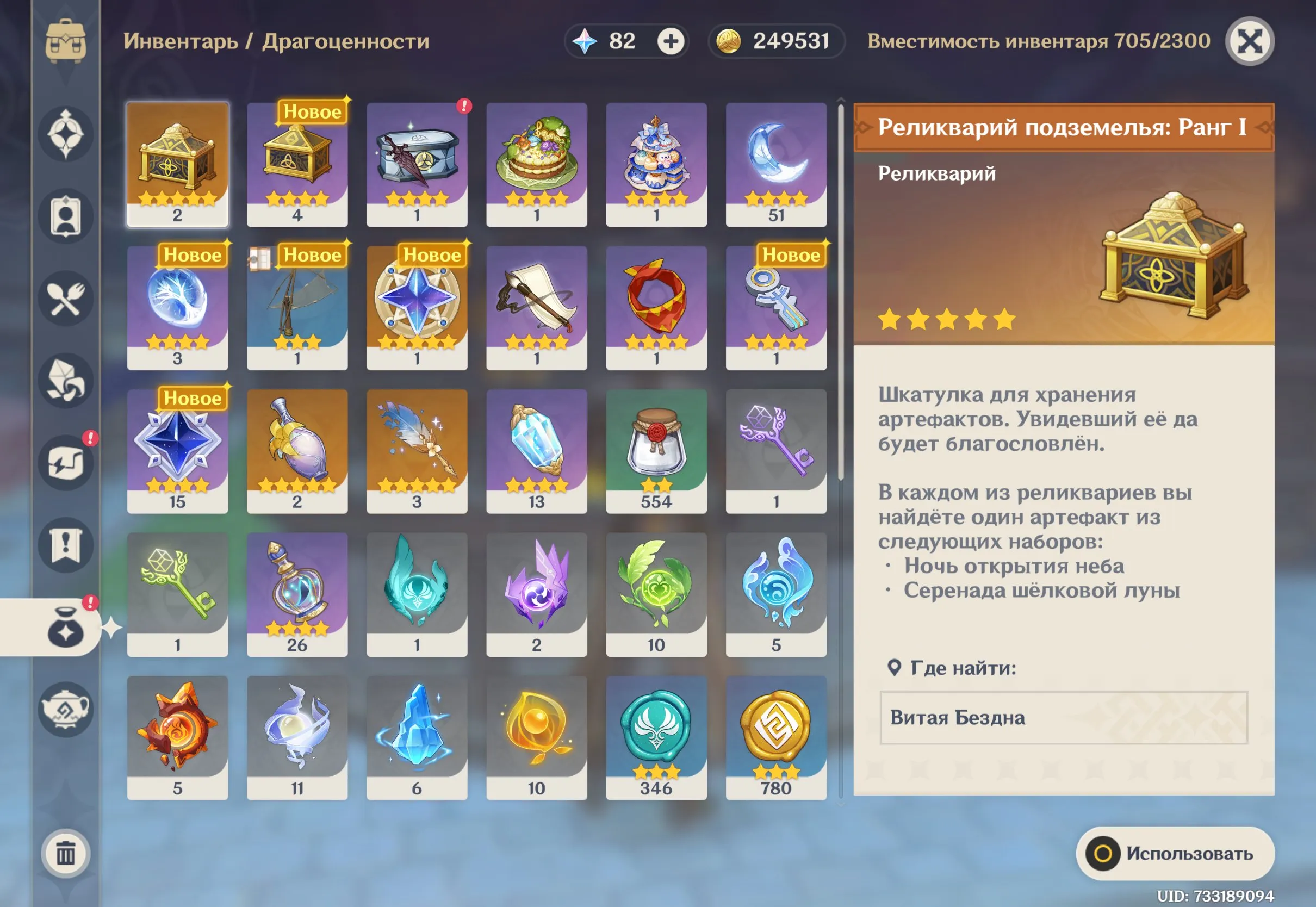This screenshot has width=1316, height=907.
Task: Select the crescent moon item with quantity 51
Action: tap(776, 165)
